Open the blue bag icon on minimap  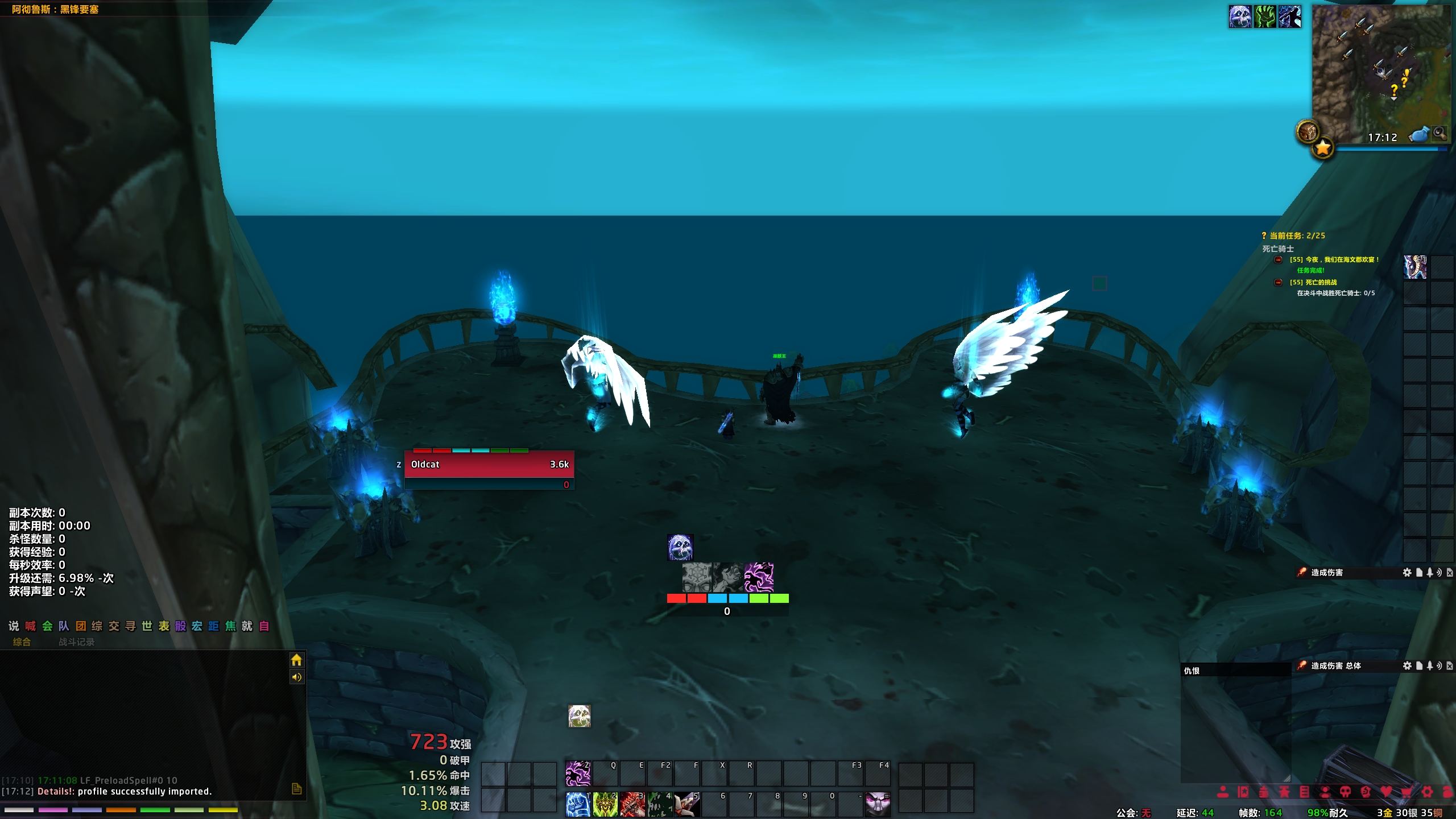(x=1419, y=135)
